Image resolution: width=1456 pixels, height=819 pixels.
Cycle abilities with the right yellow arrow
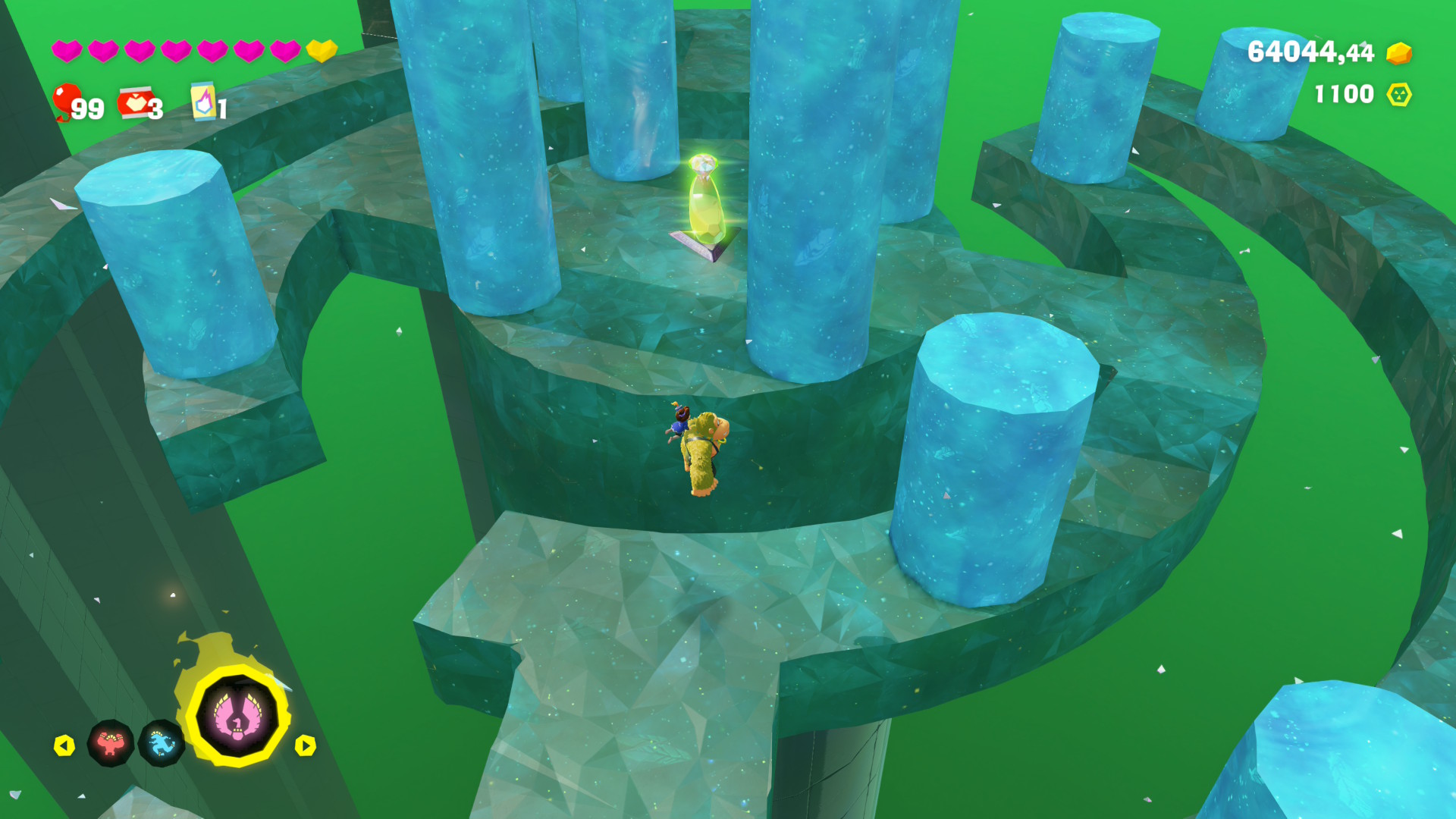click(x=305, y=745)
